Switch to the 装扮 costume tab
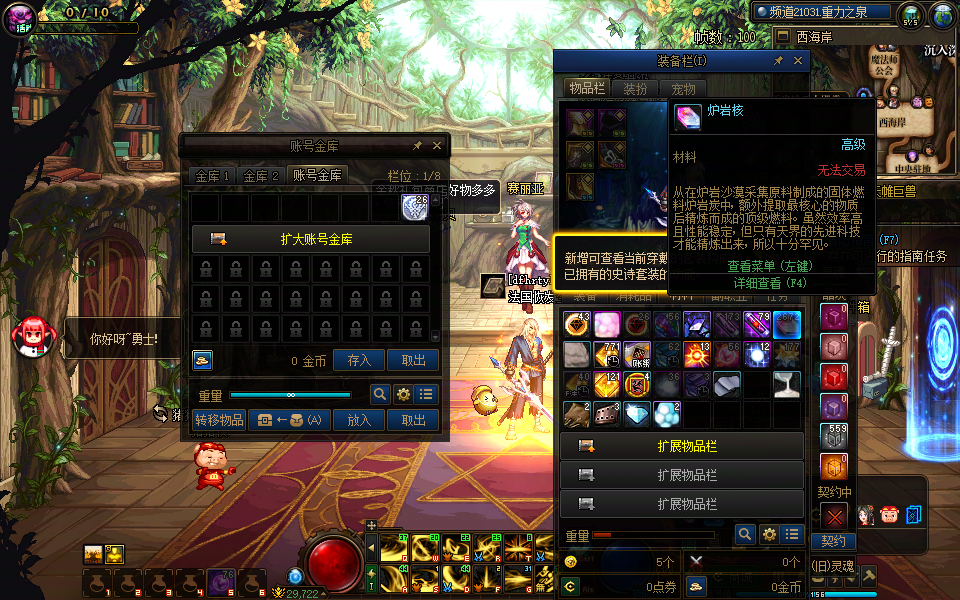Image resolution: width=960 pixels, height=600 pixels. [635, 89]
